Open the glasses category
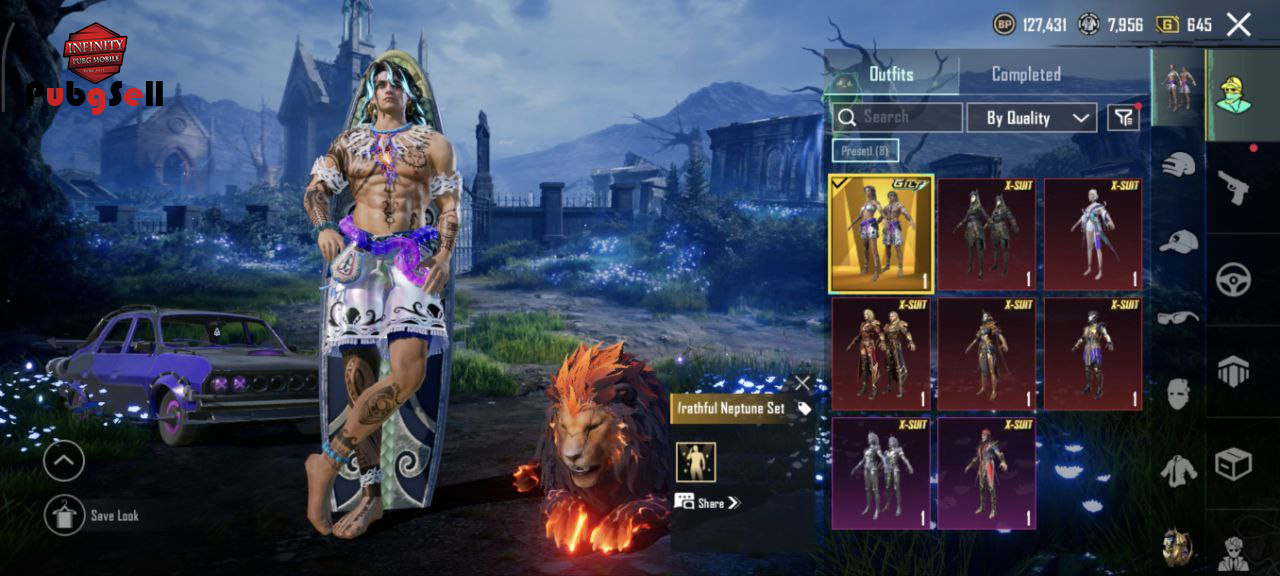The image size is (1280, 576). [x=1179, y=318]
